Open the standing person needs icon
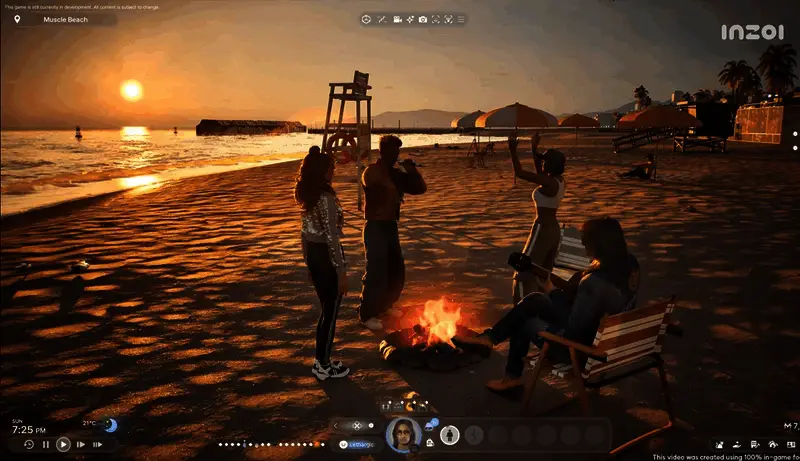The height and width of the screenshot is (461, 800). [450, 434]
